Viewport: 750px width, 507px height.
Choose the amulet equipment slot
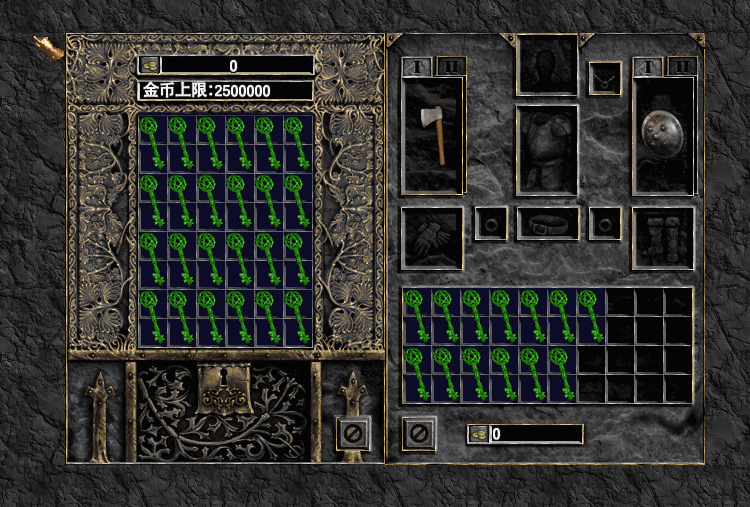pyautogui.click(x=604, y=78)
